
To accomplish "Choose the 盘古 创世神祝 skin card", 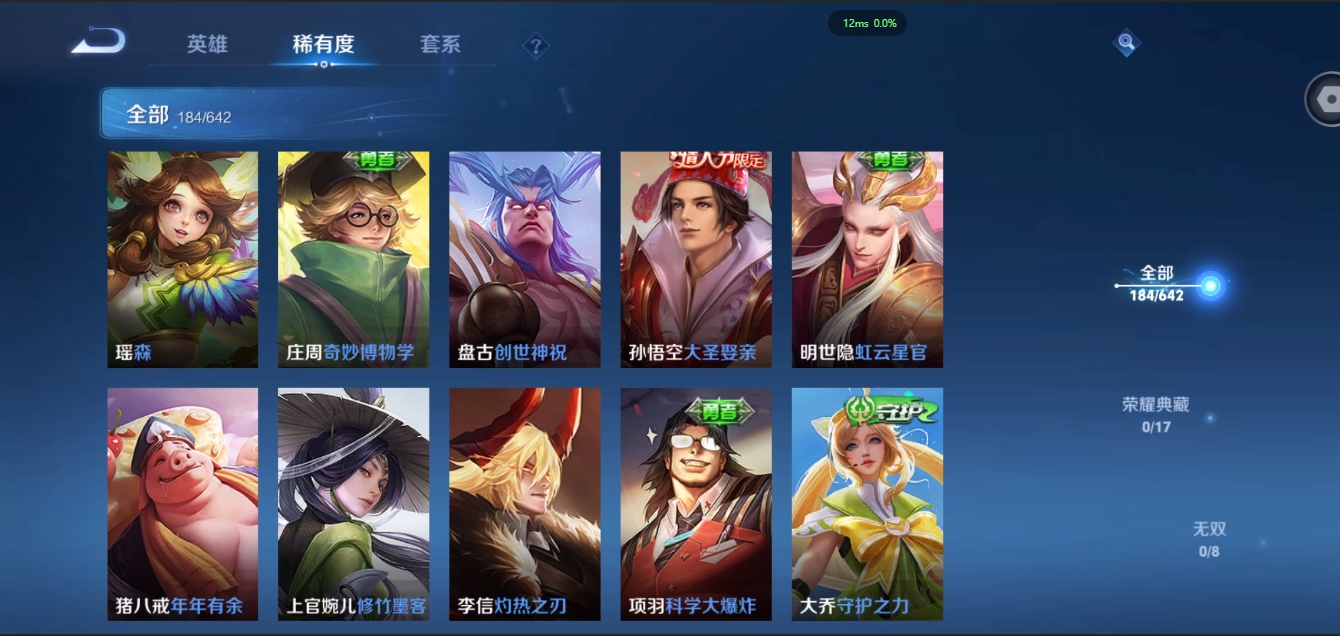I will [525, 259].
